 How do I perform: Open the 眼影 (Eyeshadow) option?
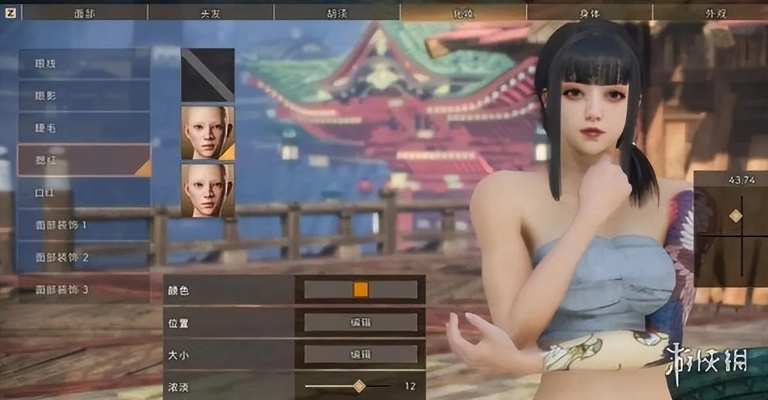[x=84, y=96]
